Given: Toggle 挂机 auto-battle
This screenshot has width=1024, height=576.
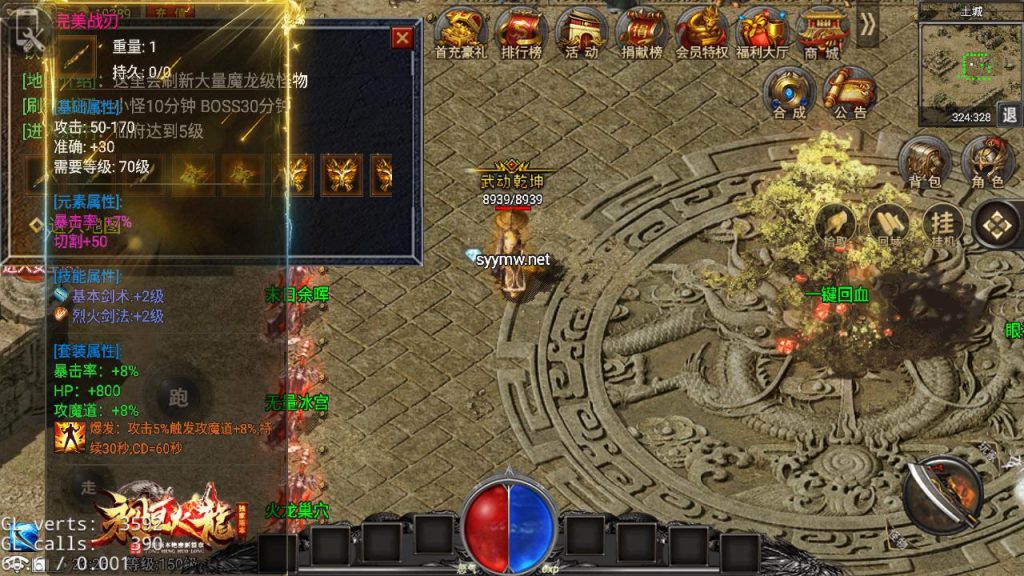Looking at the screenshot, I should [x=941, y=224].
